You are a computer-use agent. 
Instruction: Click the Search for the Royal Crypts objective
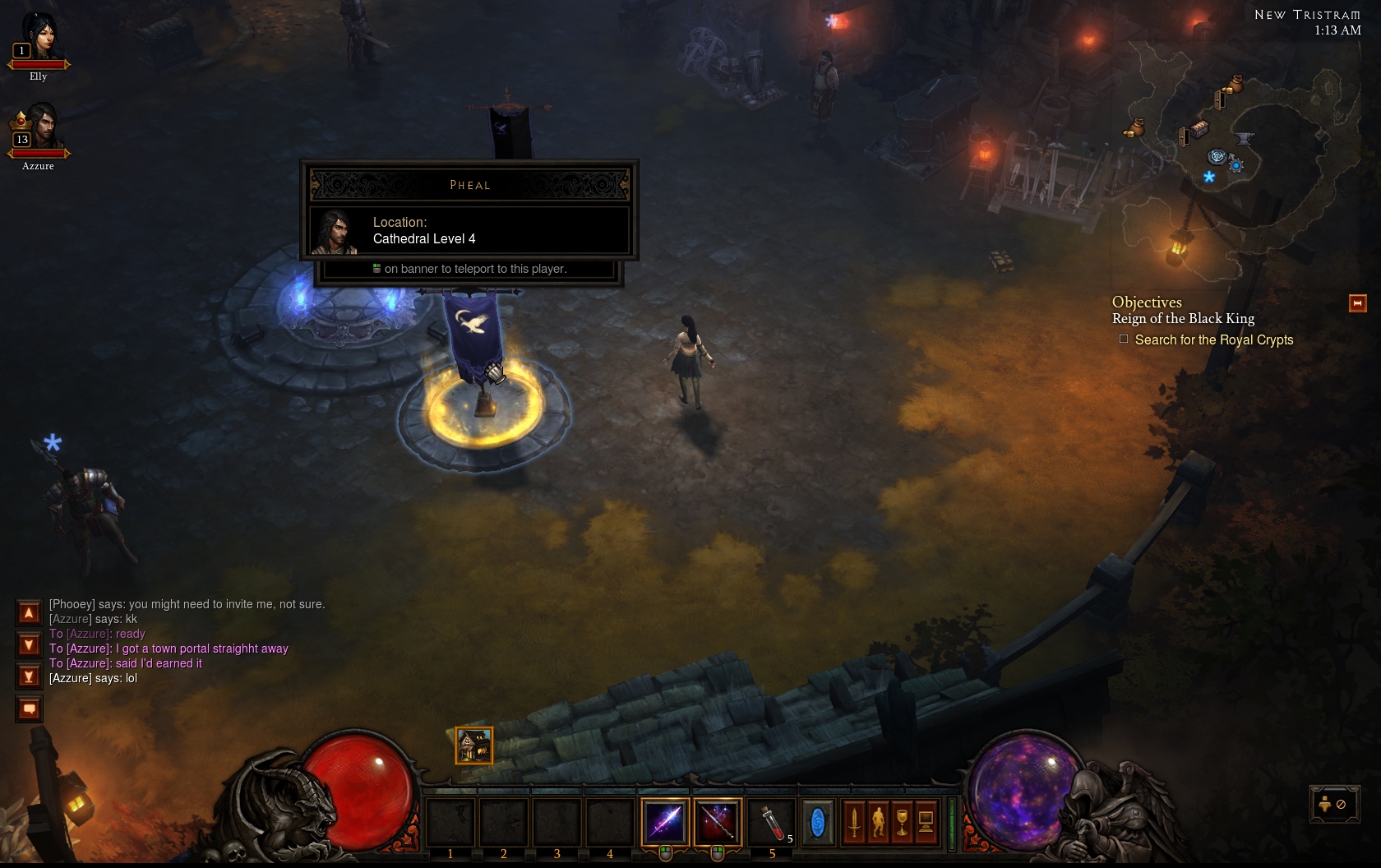[1213, 339]
